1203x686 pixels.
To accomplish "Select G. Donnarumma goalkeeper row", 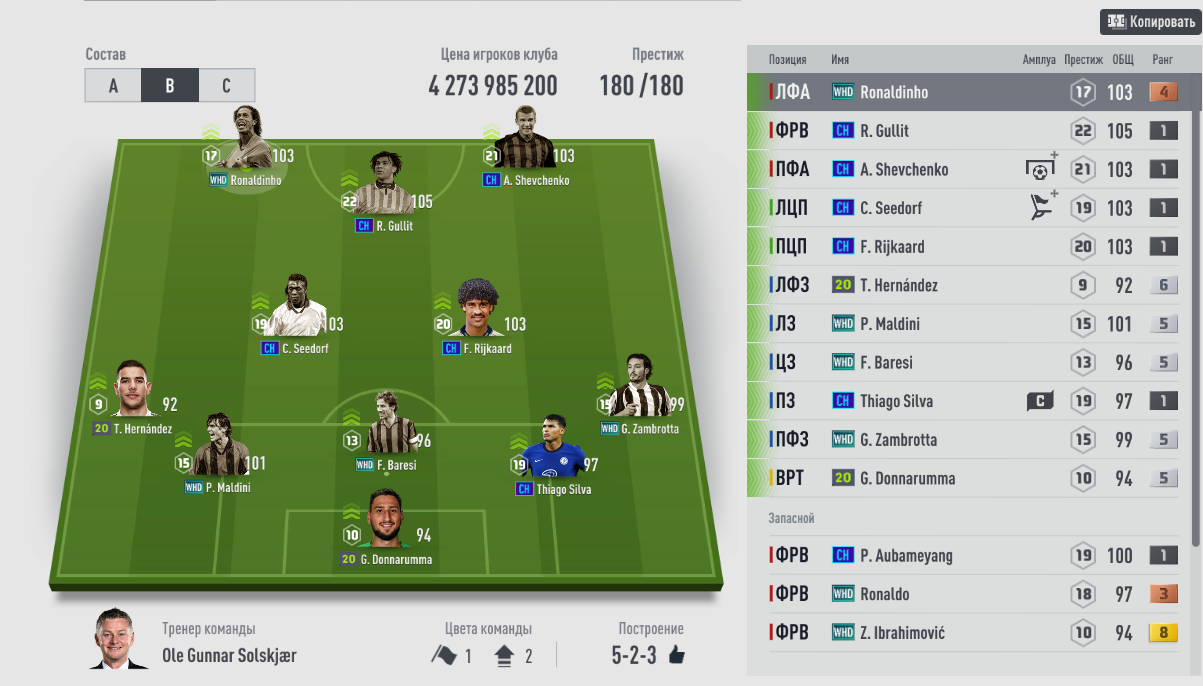I will [x=960, y=478].
